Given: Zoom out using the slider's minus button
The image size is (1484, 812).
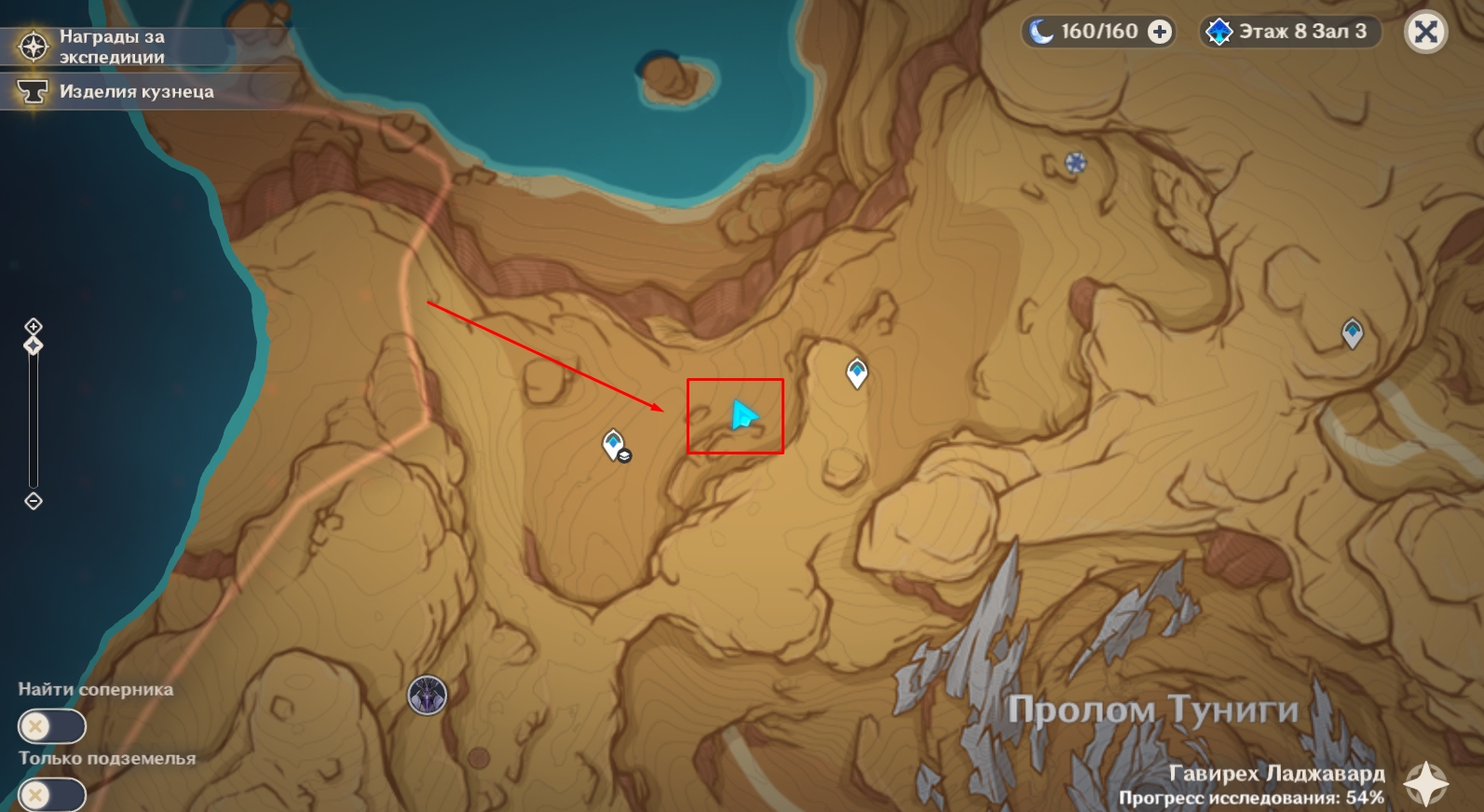Looking at the screenshot, I should [x=34, y=501].
